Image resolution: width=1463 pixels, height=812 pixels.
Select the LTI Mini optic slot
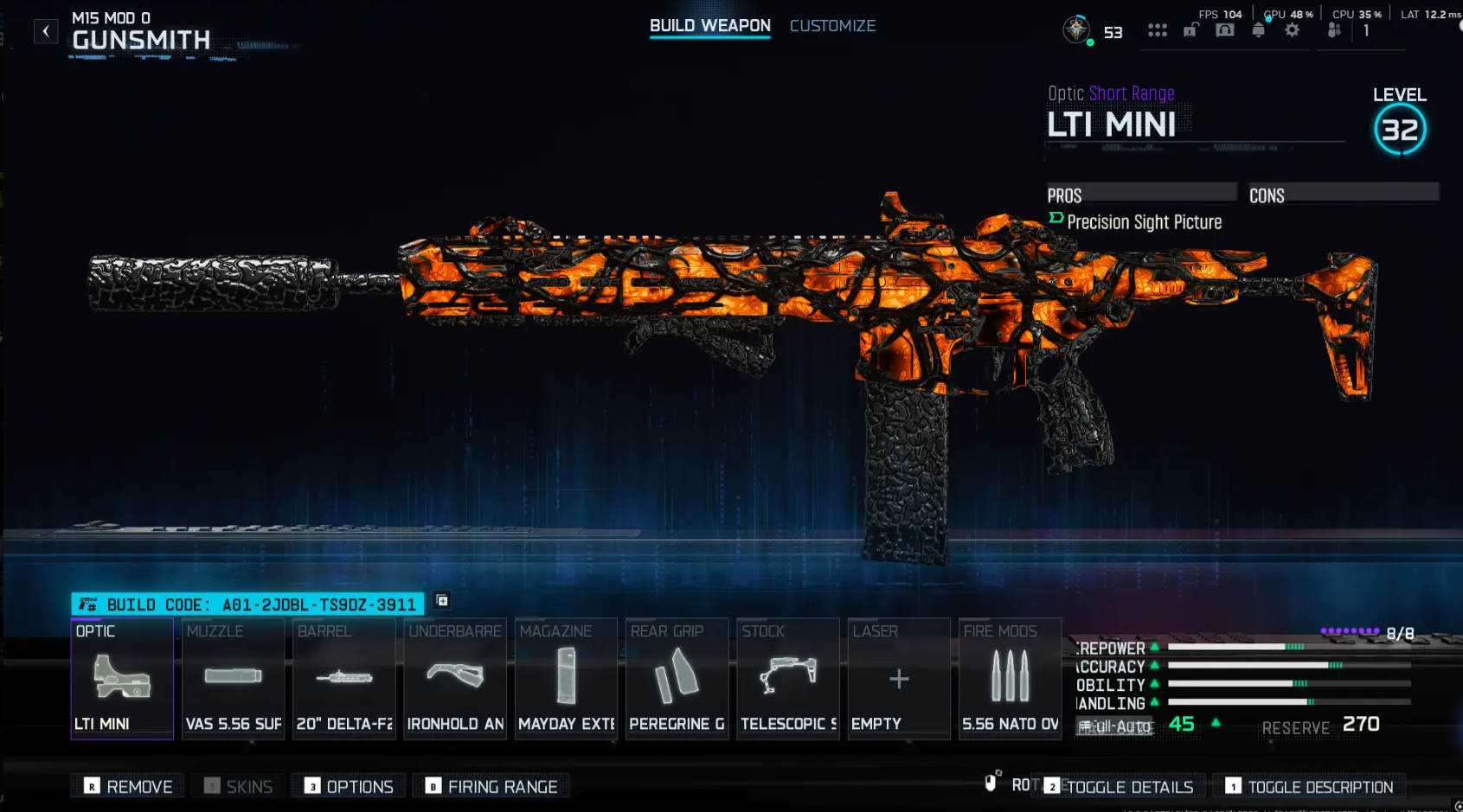tap(122, 679)
